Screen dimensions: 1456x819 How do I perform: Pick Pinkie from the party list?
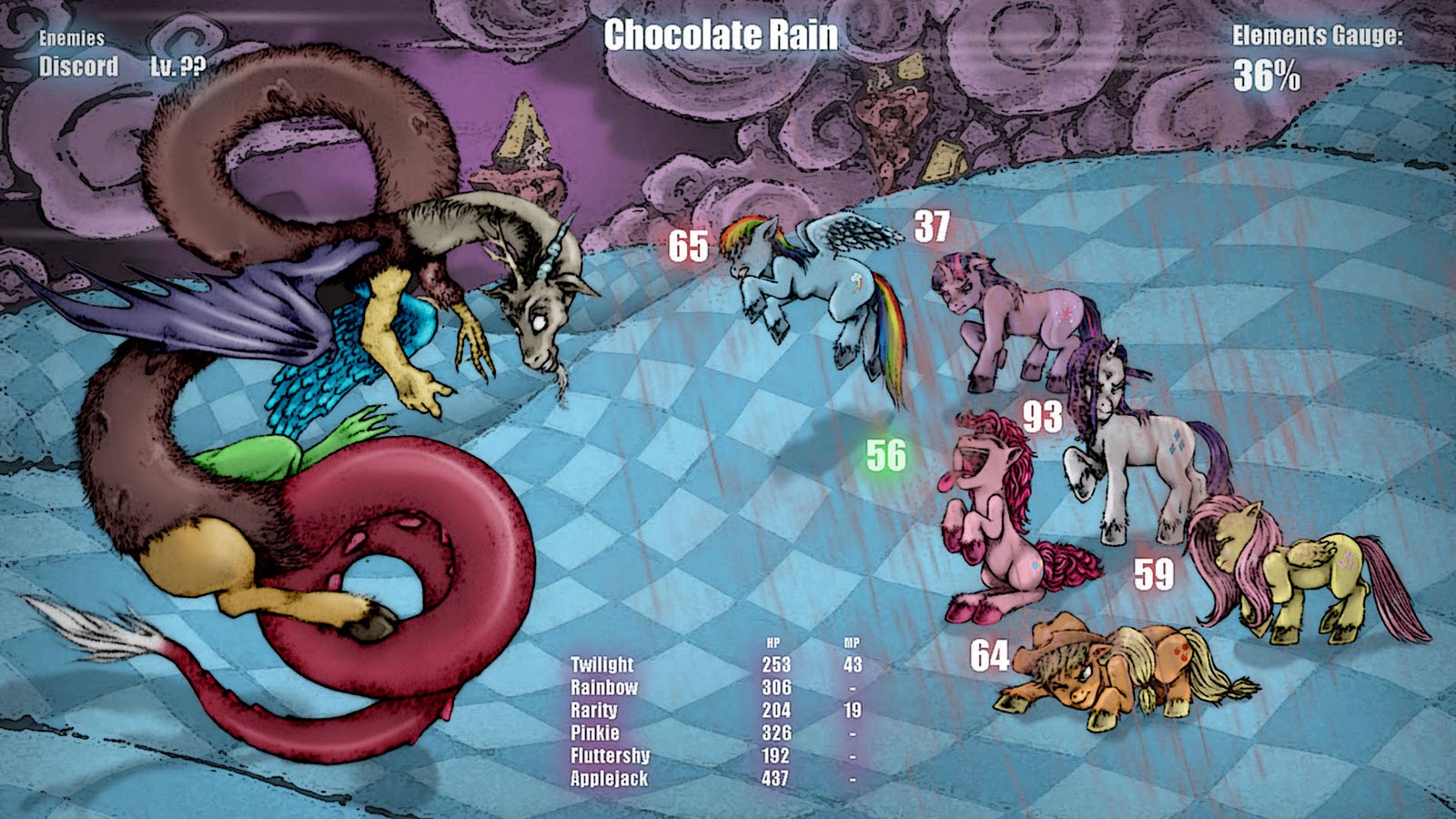(595, 733)
